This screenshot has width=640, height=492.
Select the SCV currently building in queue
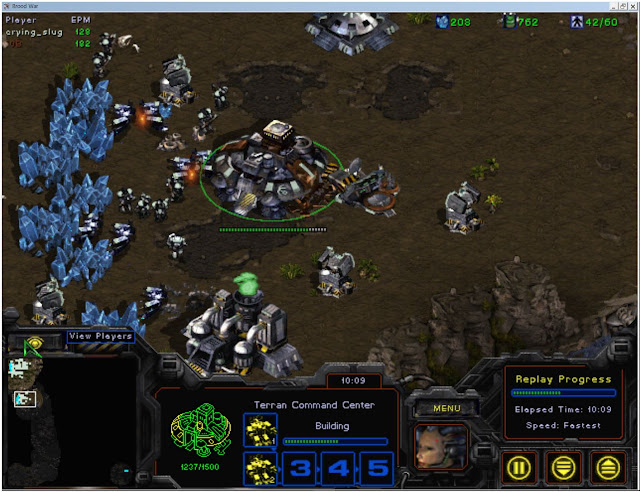click(x=259, y=430)
